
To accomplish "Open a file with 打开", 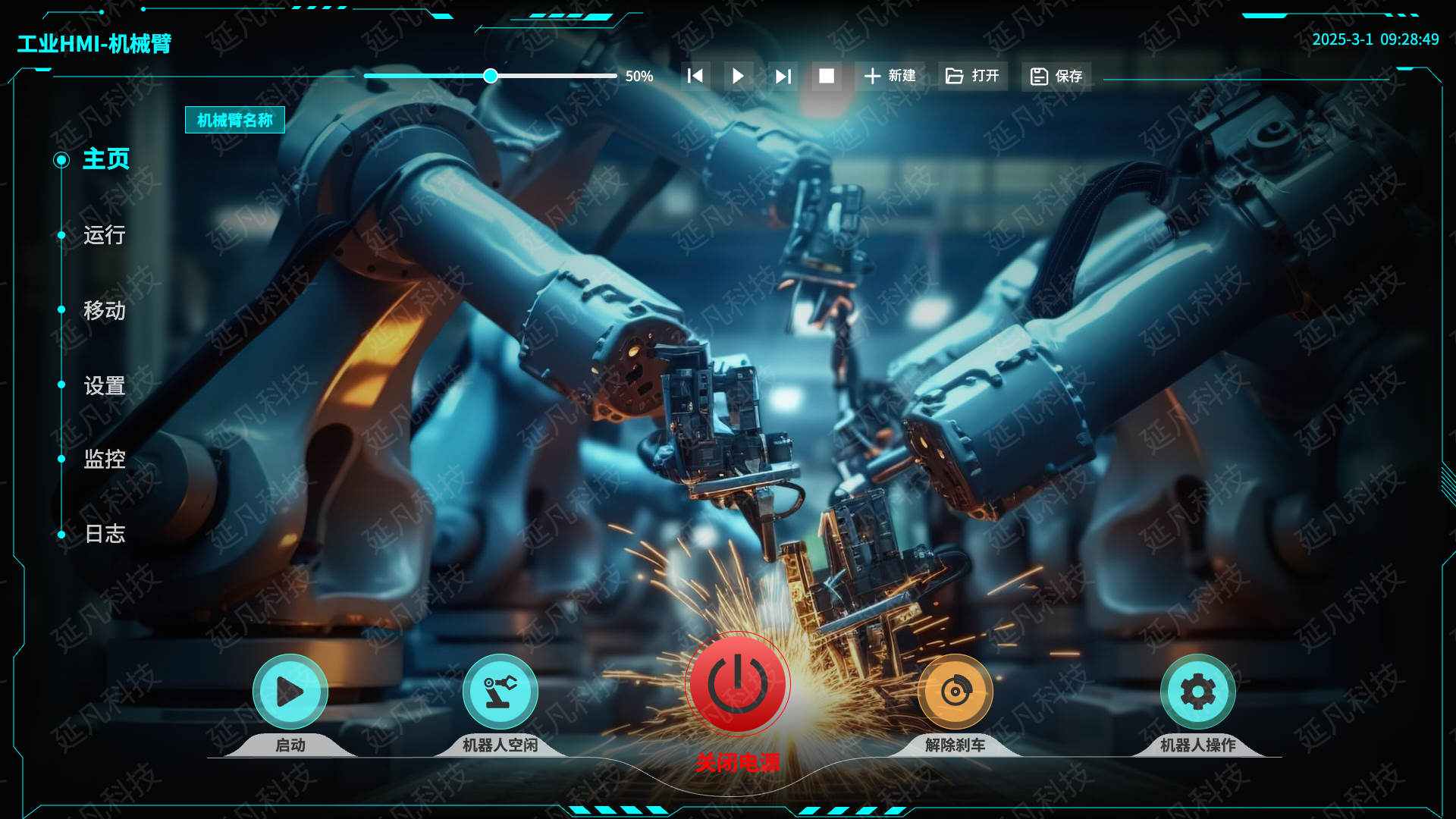I will pyautogui.click(x=973, y=76).
